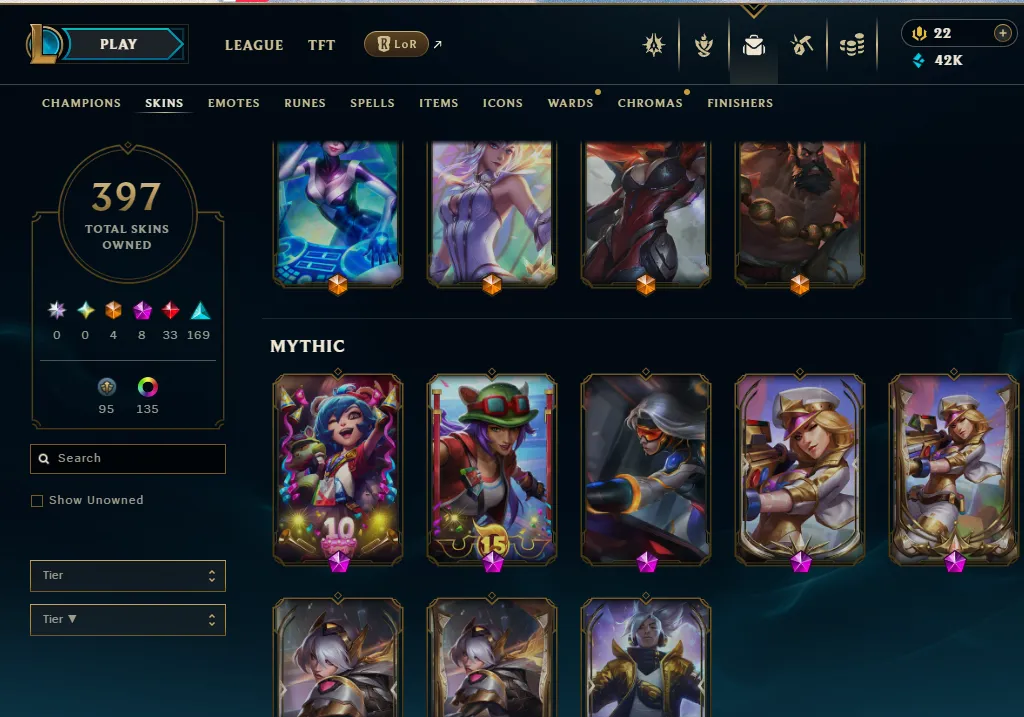Open the loot coins stack icon

[x=852, y=45]
